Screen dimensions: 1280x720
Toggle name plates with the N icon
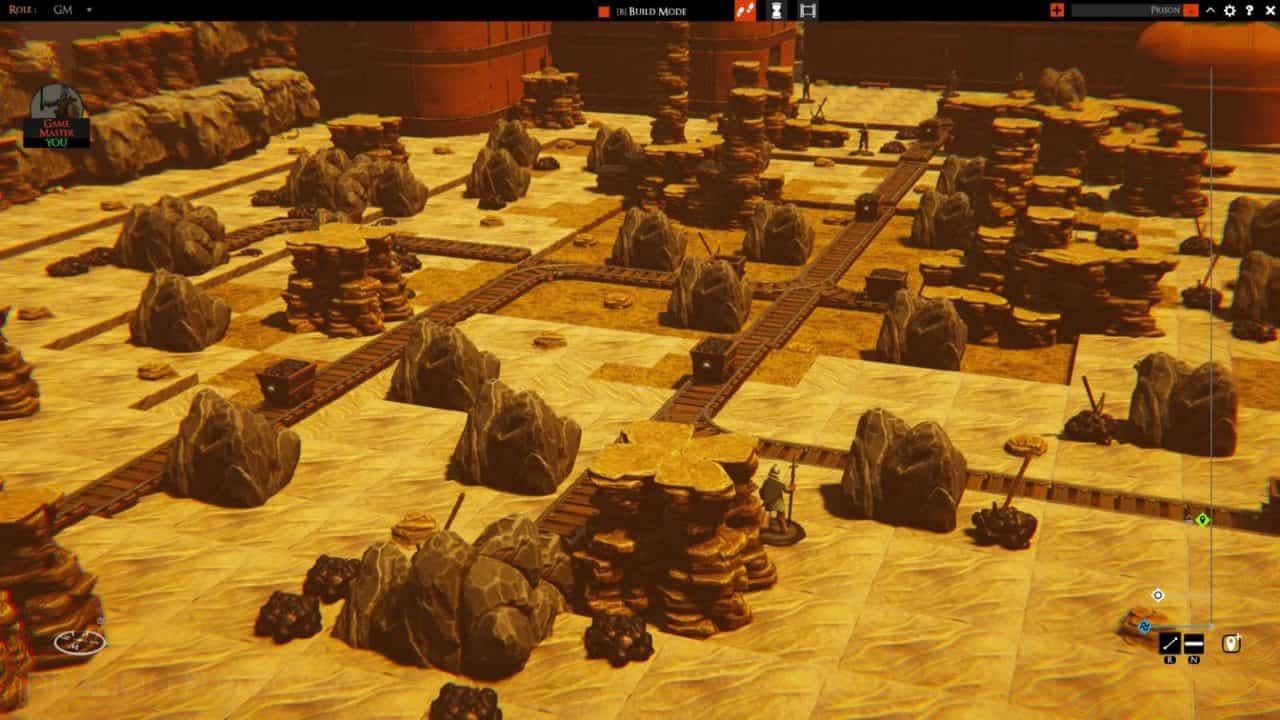pyautogui.click(x=1194, y=642)
